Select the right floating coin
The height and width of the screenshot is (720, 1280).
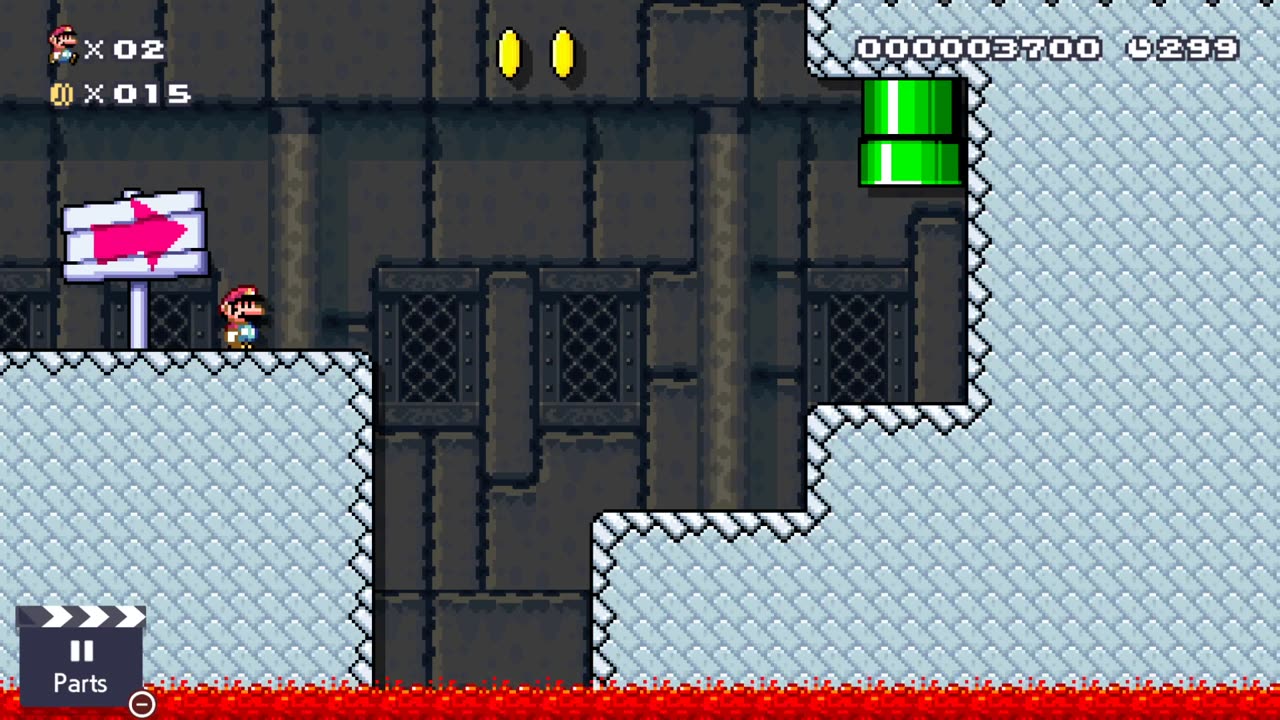(562, 55)
